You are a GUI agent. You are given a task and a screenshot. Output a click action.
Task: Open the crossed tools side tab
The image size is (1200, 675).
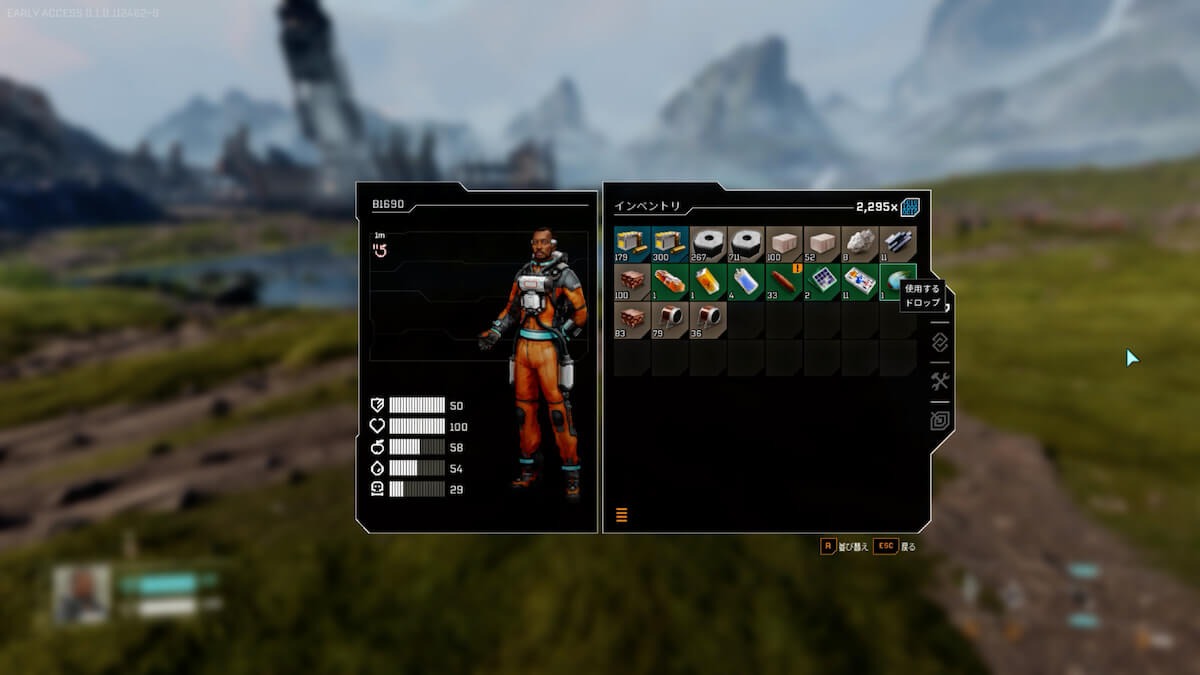point(940,381)
